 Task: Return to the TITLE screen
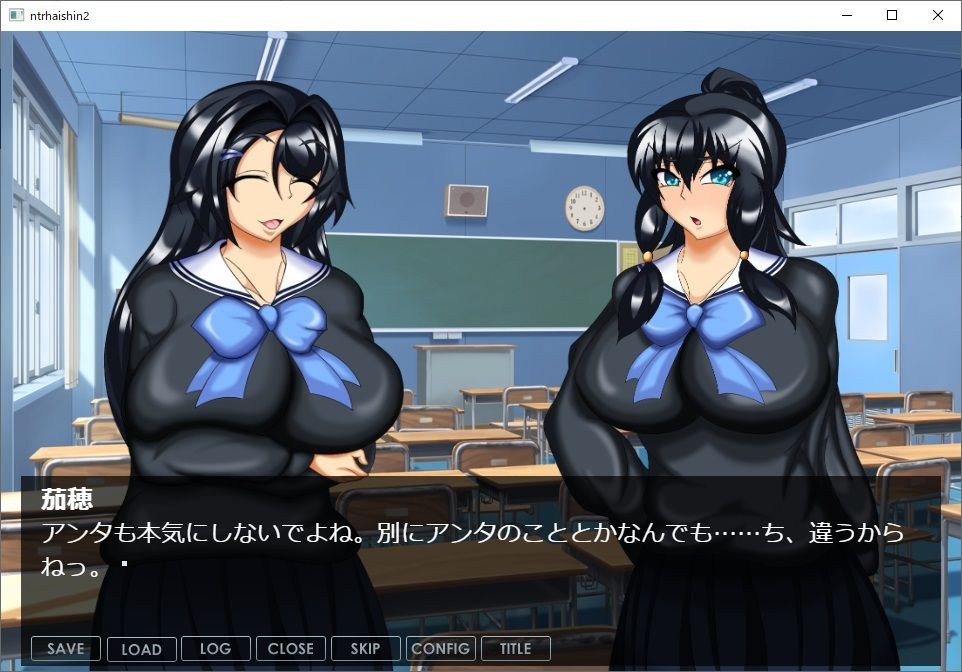tap(515, 649)
